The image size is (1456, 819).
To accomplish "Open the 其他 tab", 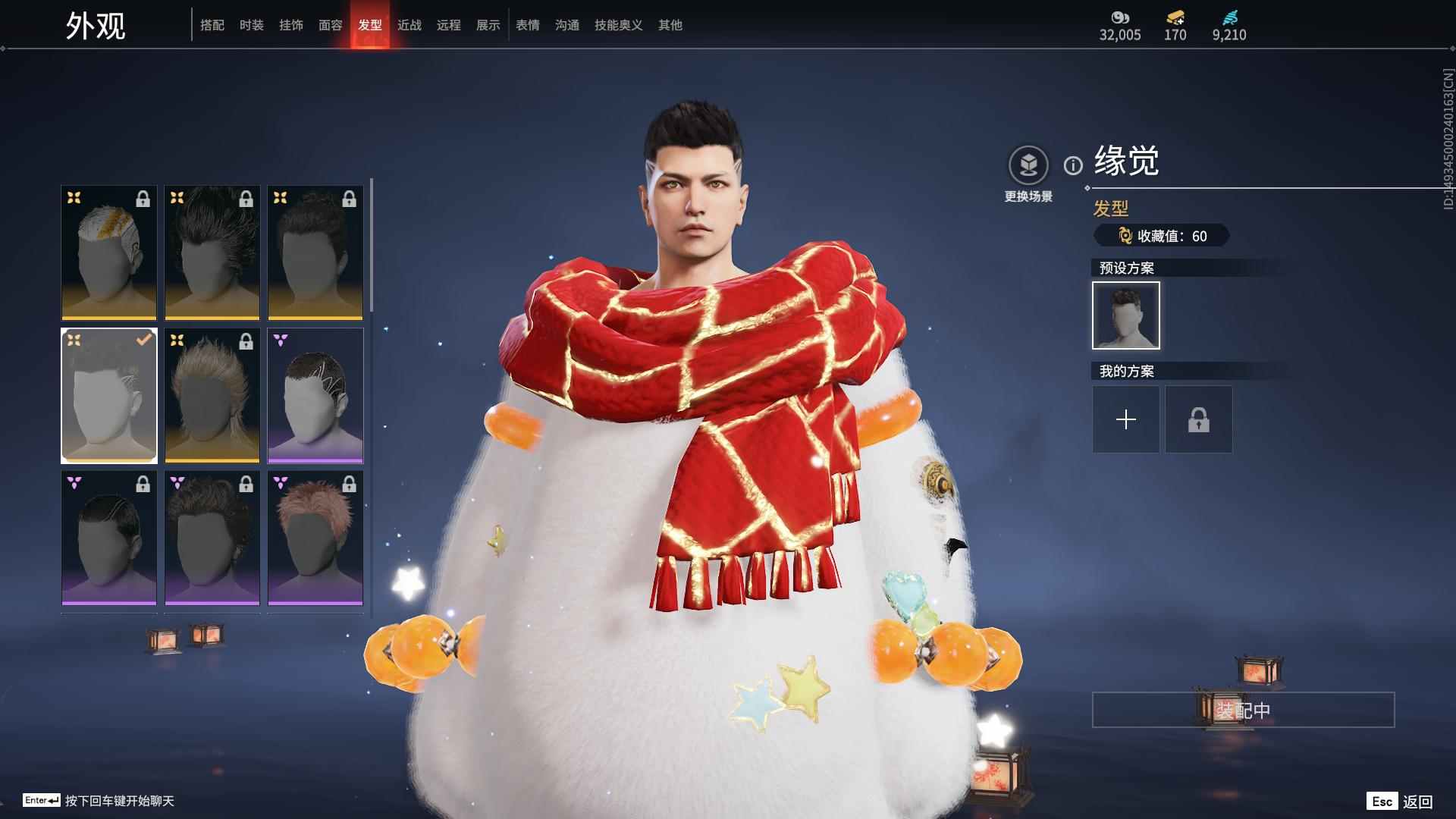I will pyautogui.click(x=670, y=25).
